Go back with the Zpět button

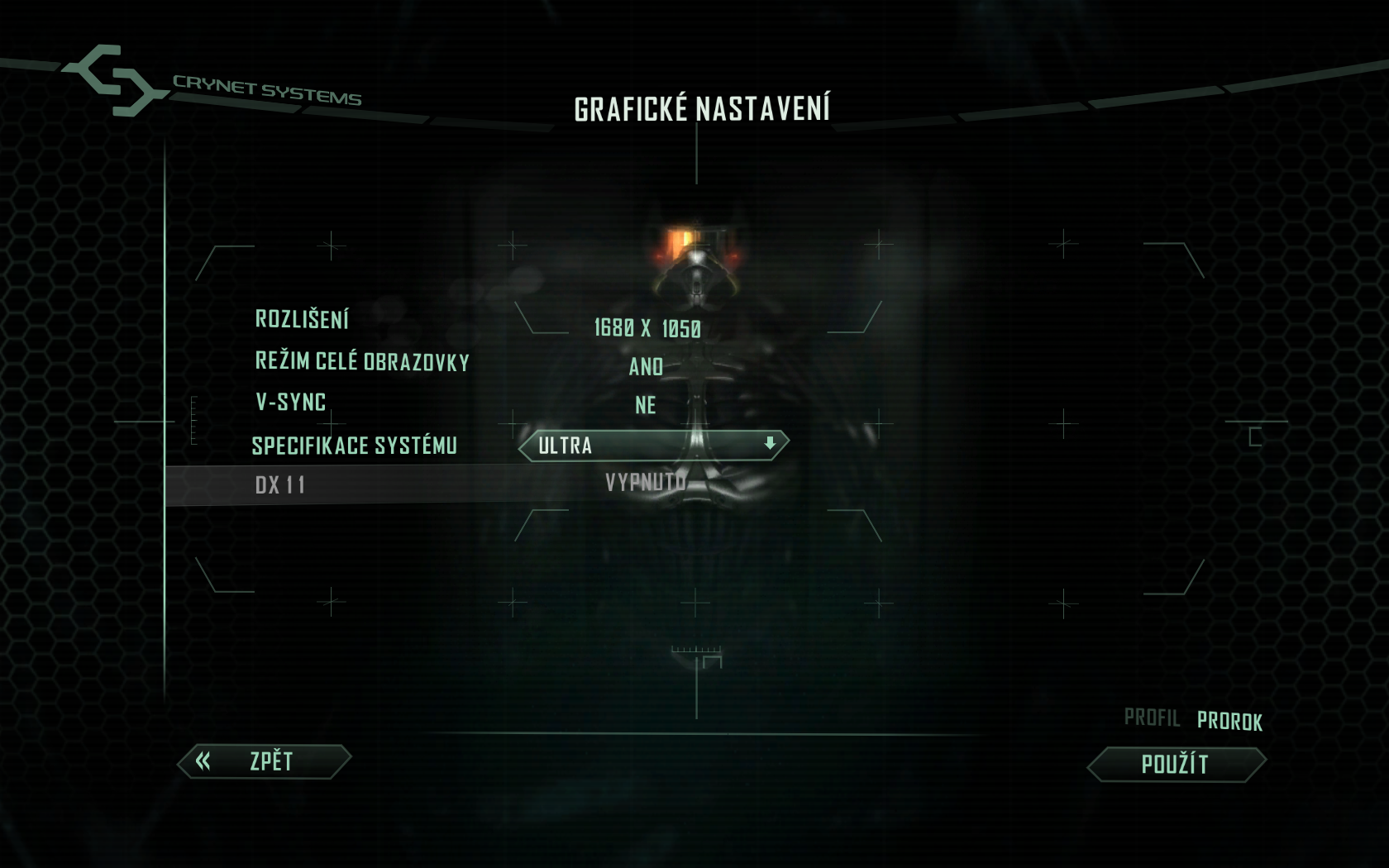pos(265,761)
